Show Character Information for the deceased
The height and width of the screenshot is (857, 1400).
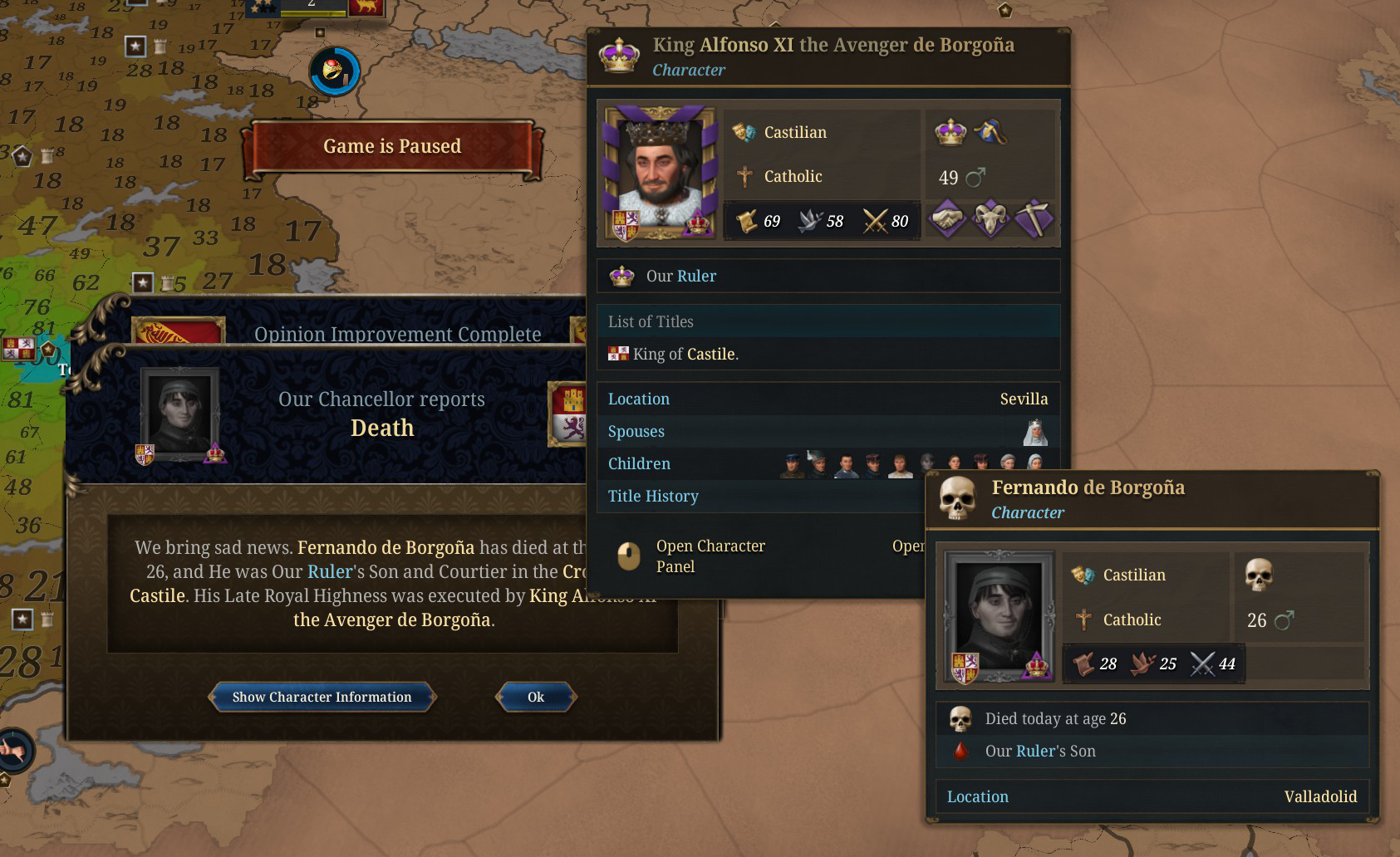tap(322, 697)
